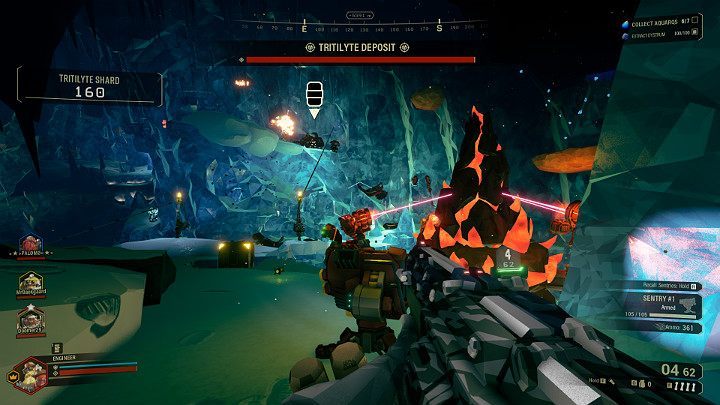Click the white barrel waypoint marker
720x405 pixels.
click(314, 94)
